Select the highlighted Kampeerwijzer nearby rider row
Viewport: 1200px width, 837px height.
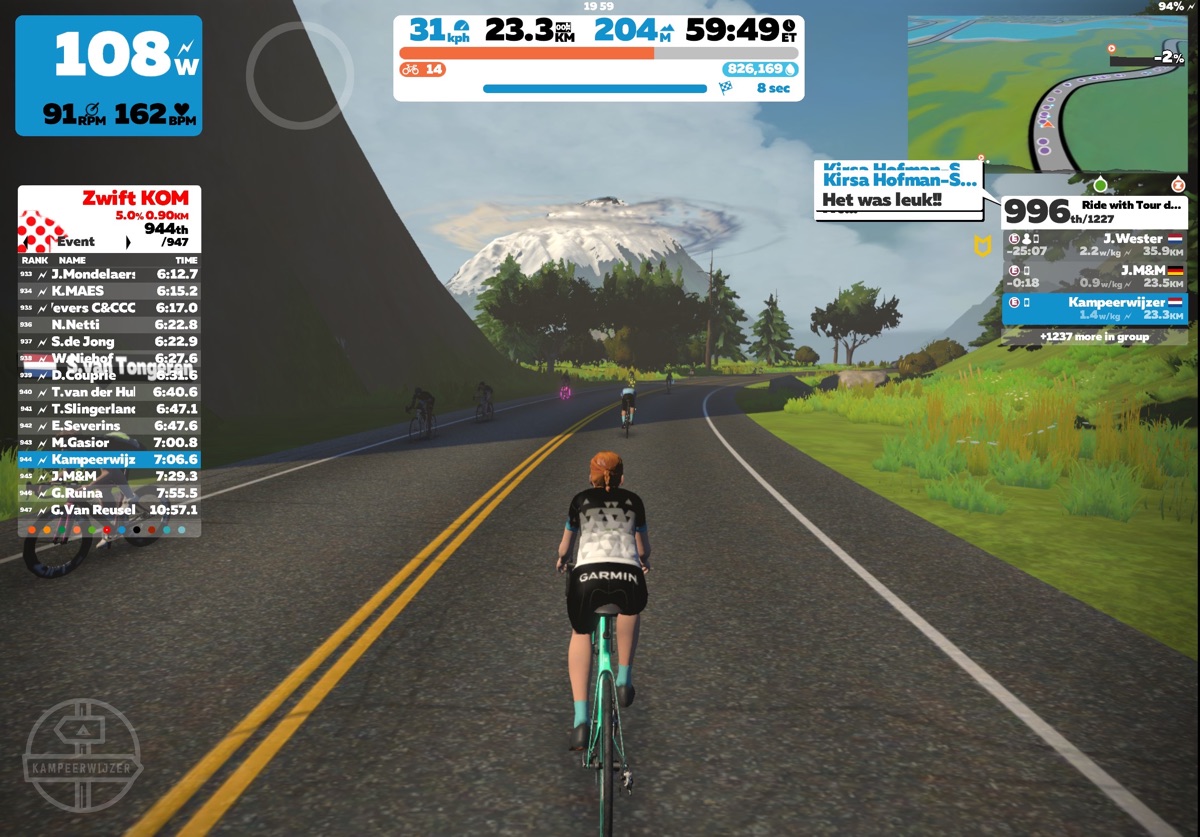(x=1095, y=308)
